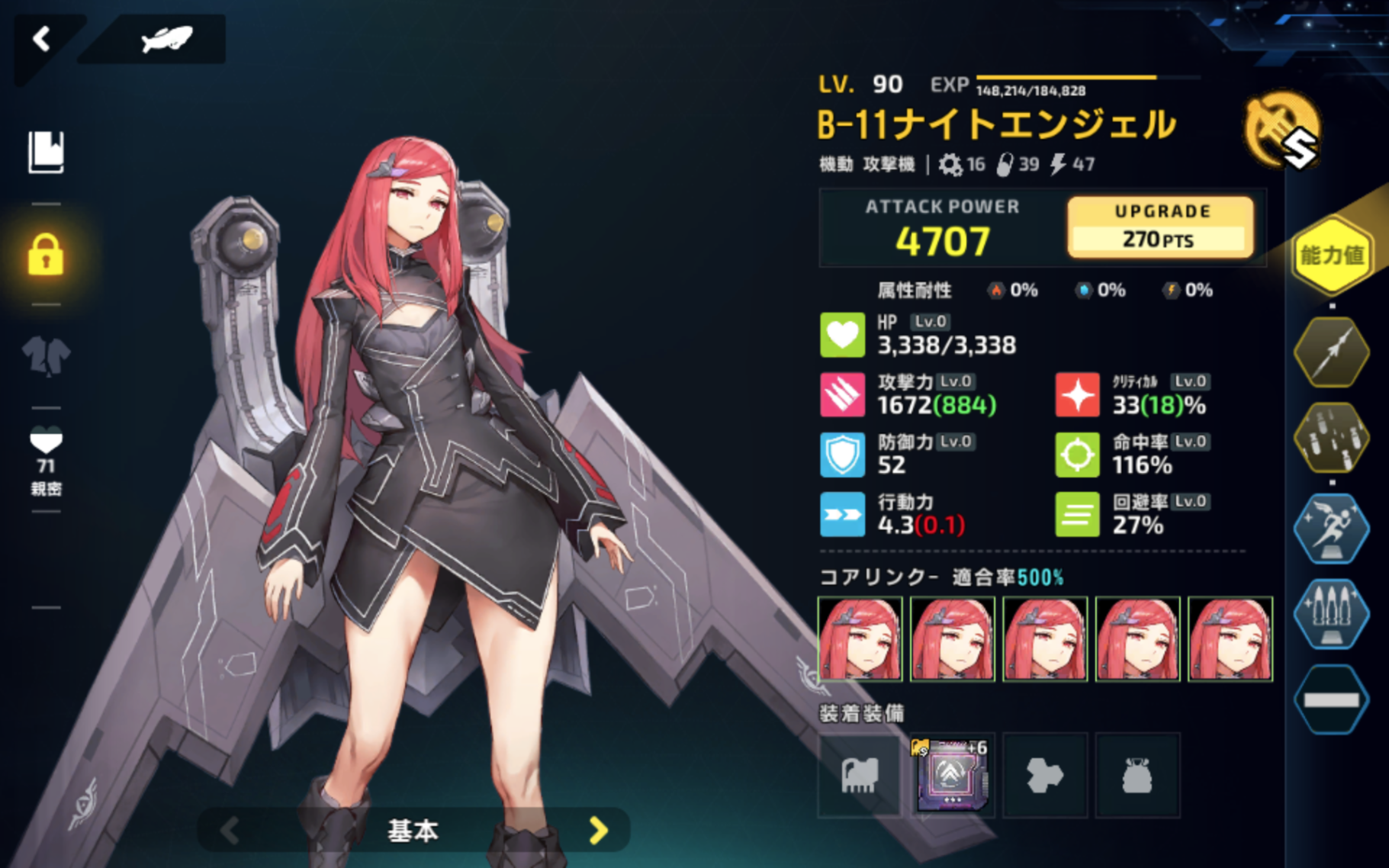Click the white fish icon tab

(x=166, y=39)
